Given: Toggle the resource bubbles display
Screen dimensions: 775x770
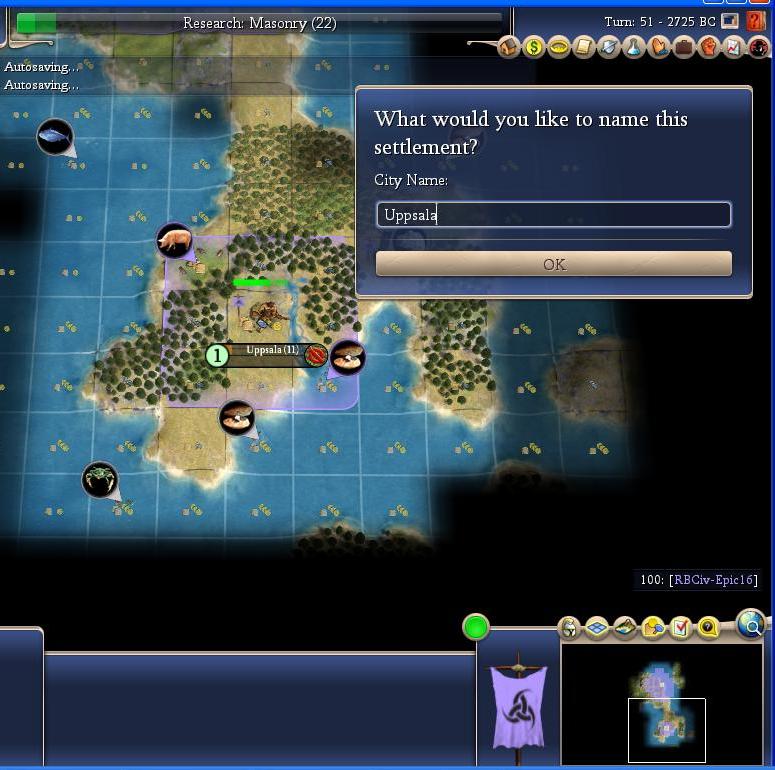Looking at the screenshot, I should pos(654,628).
